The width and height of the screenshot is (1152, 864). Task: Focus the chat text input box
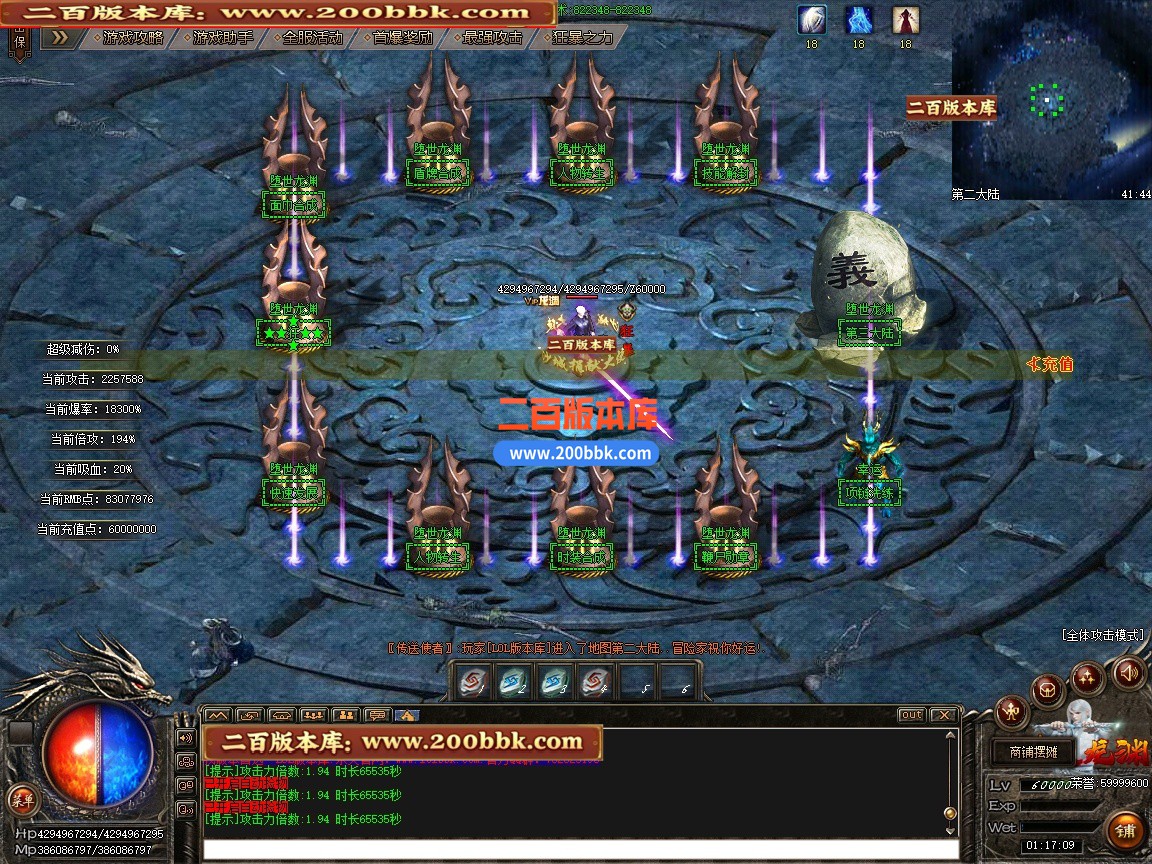580,849
